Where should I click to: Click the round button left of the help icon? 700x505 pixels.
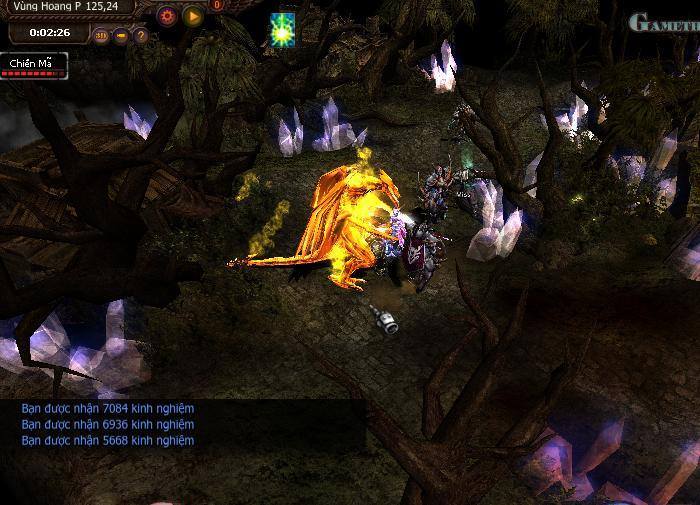click(121, 36)
